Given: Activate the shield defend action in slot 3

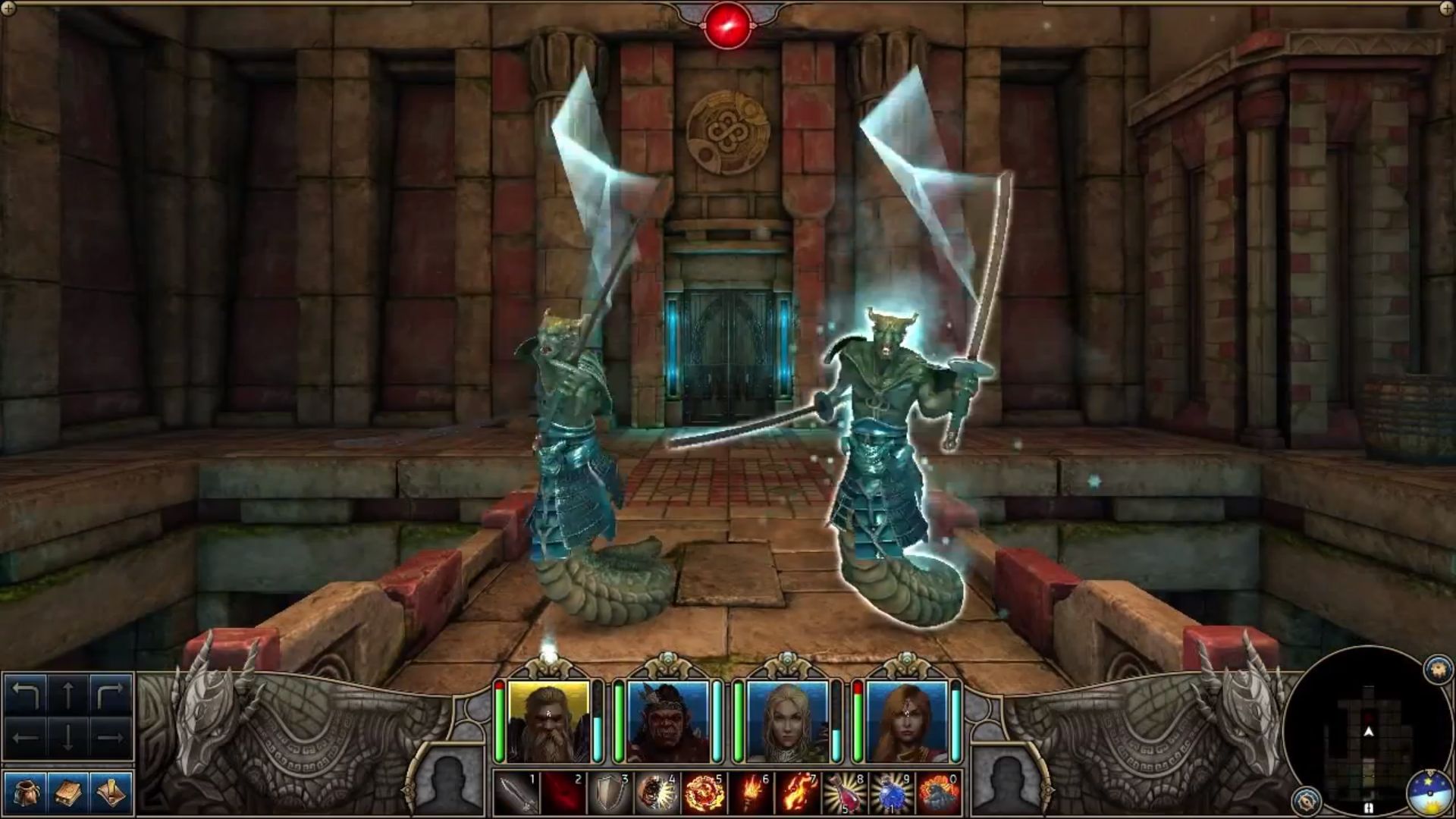Looking at the screenshot, I should click(610, 793).
